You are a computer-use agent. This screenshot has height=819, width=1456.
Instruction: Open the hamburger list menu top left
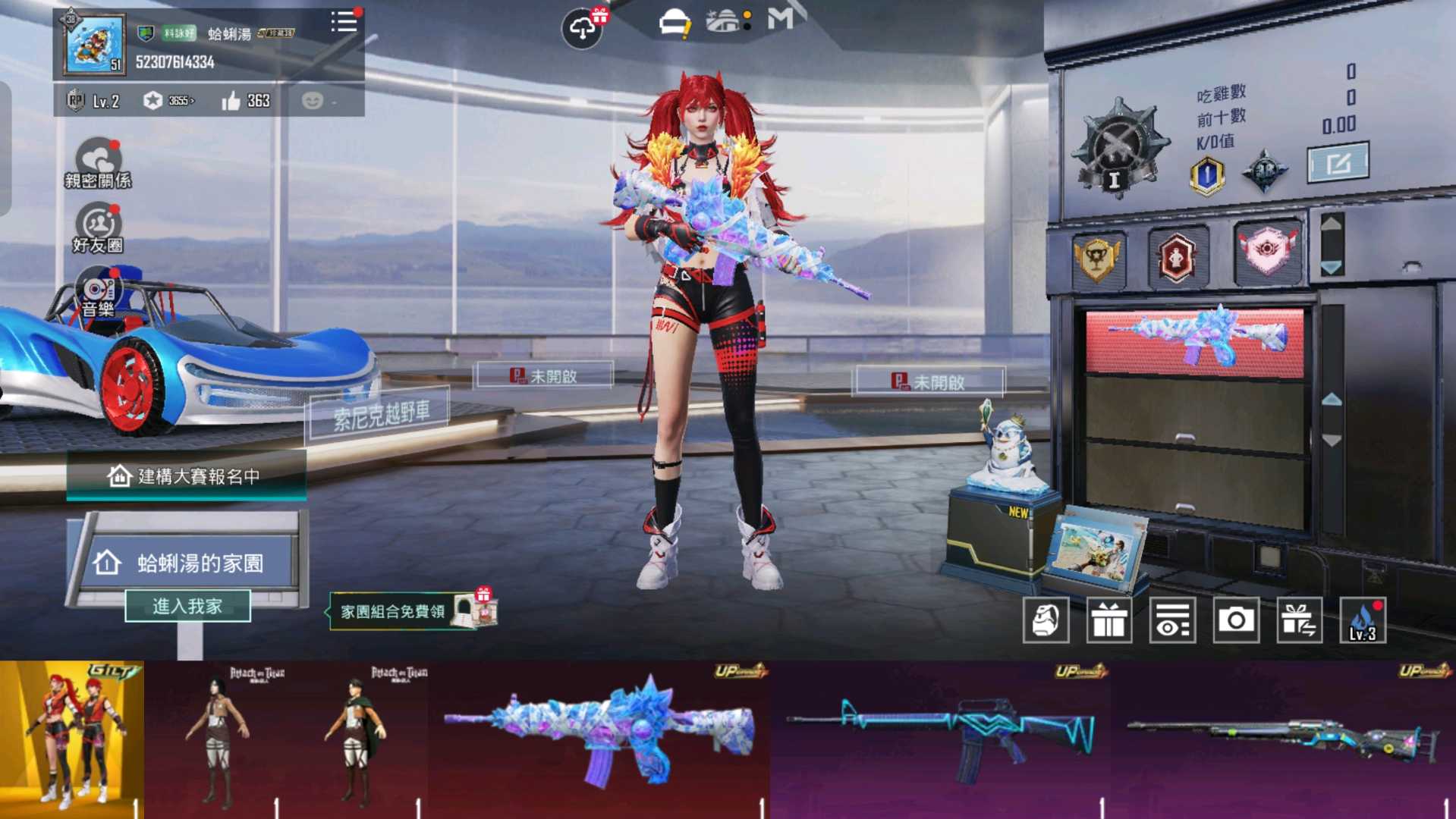pyautogui.click(x=344, y=22)
